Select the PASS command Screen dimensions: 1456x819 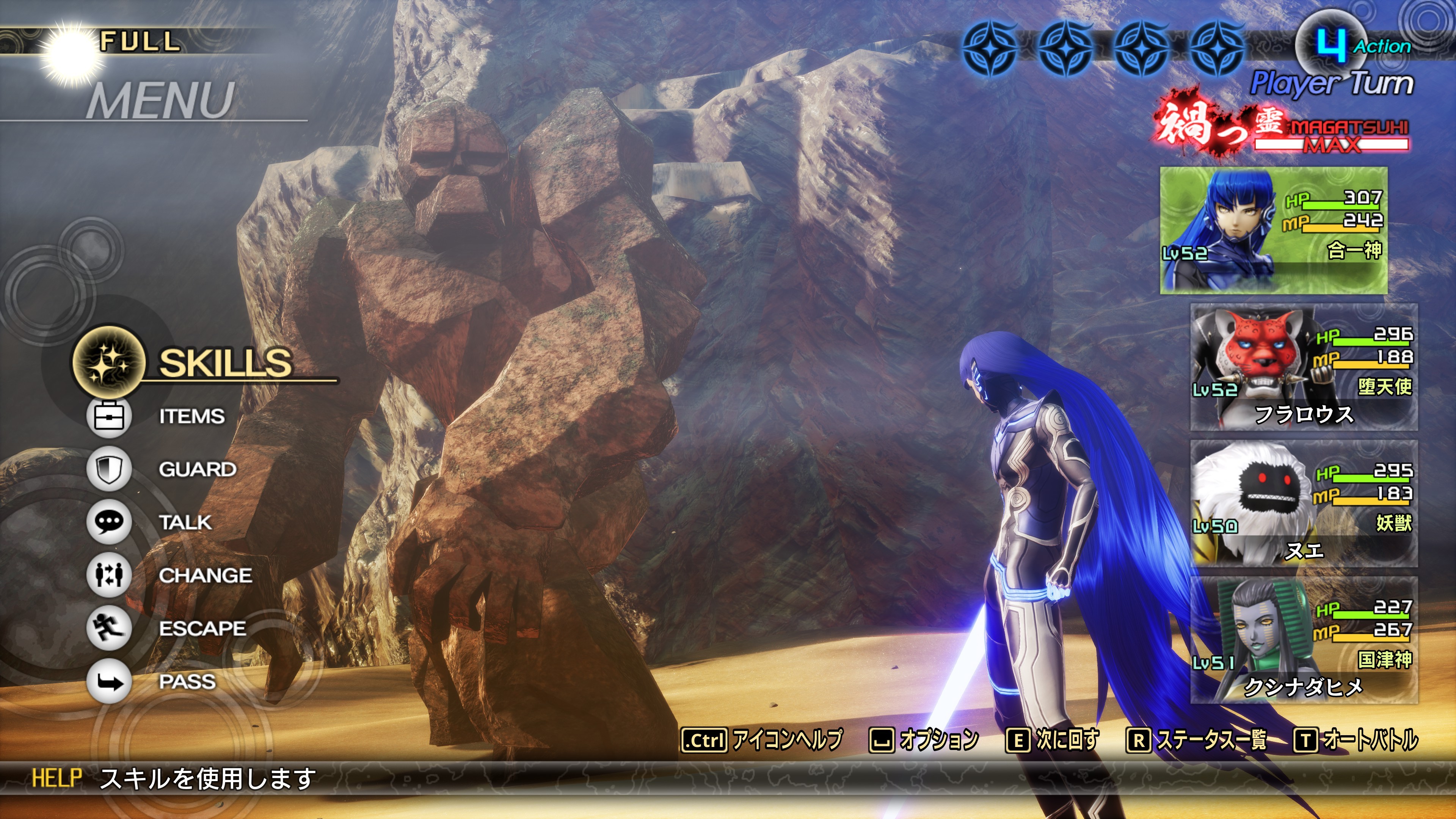tap(187, 681)
